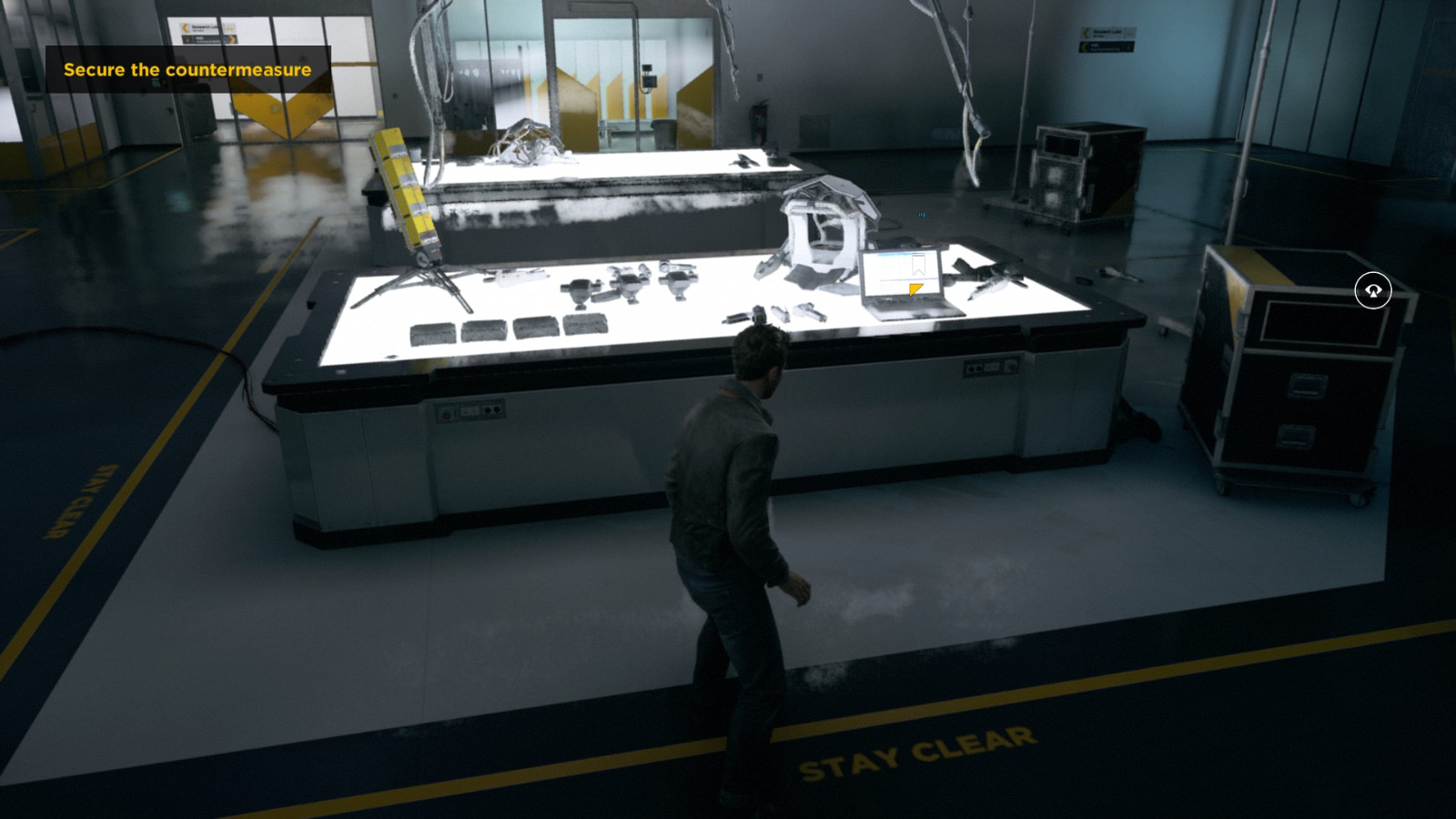Select the fire extinguisher icon on the back wall
1456x819 pixels.
(x=759, y=116)
